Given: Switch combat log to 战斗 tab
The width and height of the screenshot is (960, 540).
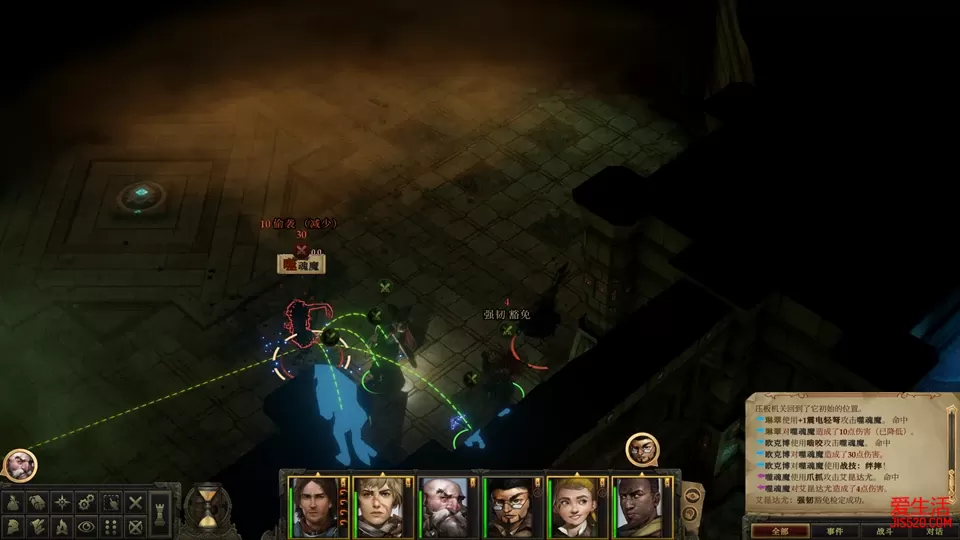Looking at the screenshot, I should tap(883, 531).
